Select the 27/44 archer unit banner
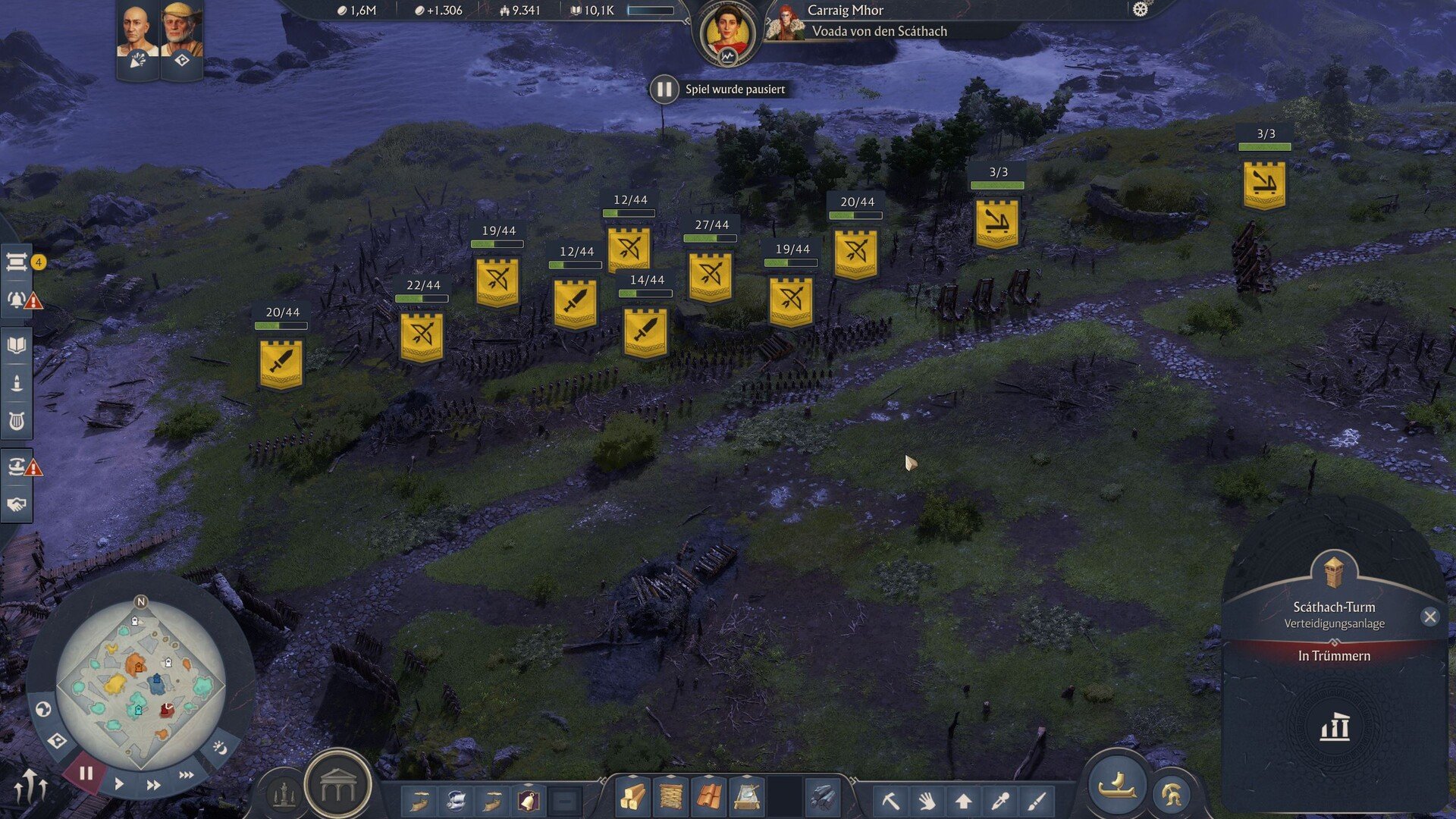This screenshot has width=1456, height=819. (x=711, y=277)
